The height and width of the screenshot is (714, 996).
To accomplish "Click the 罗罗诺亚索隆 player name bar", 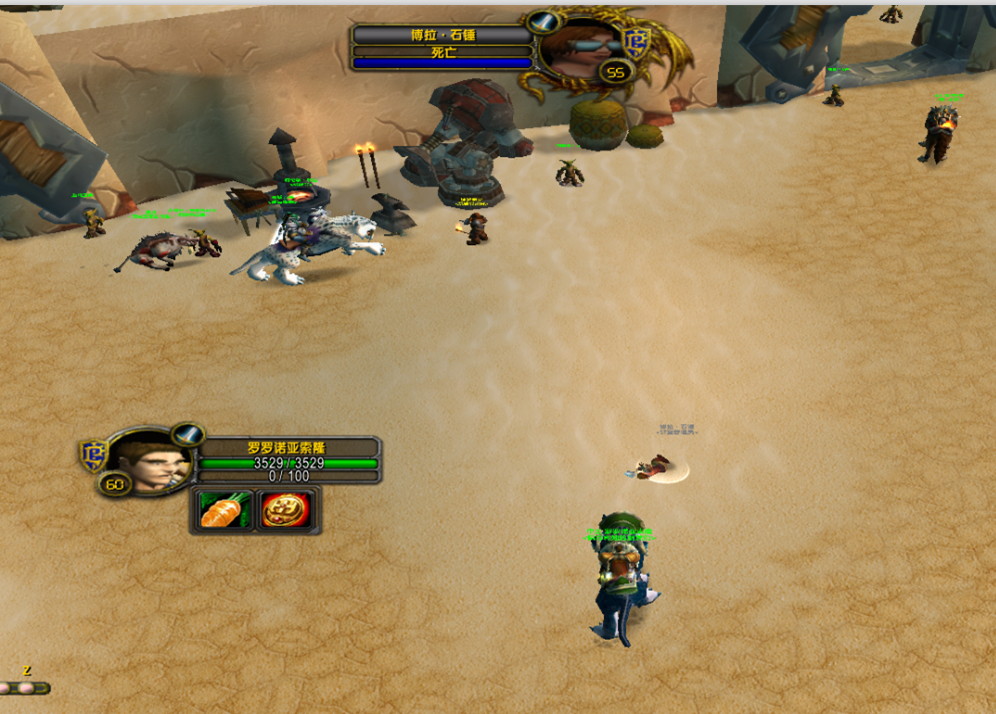I will click(287, 448).
